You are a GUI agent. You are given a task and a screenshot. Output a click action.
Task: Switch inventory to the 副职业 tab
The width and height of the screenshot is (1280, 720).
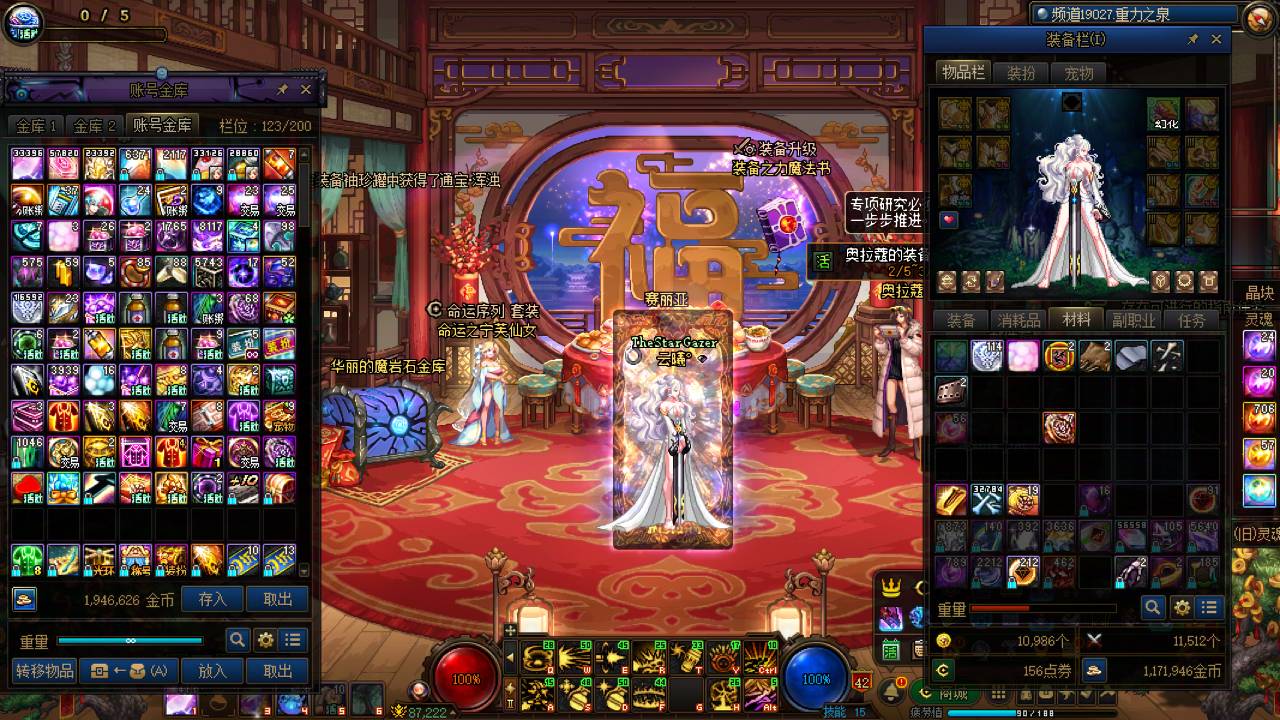click(x=1134, y=321)
